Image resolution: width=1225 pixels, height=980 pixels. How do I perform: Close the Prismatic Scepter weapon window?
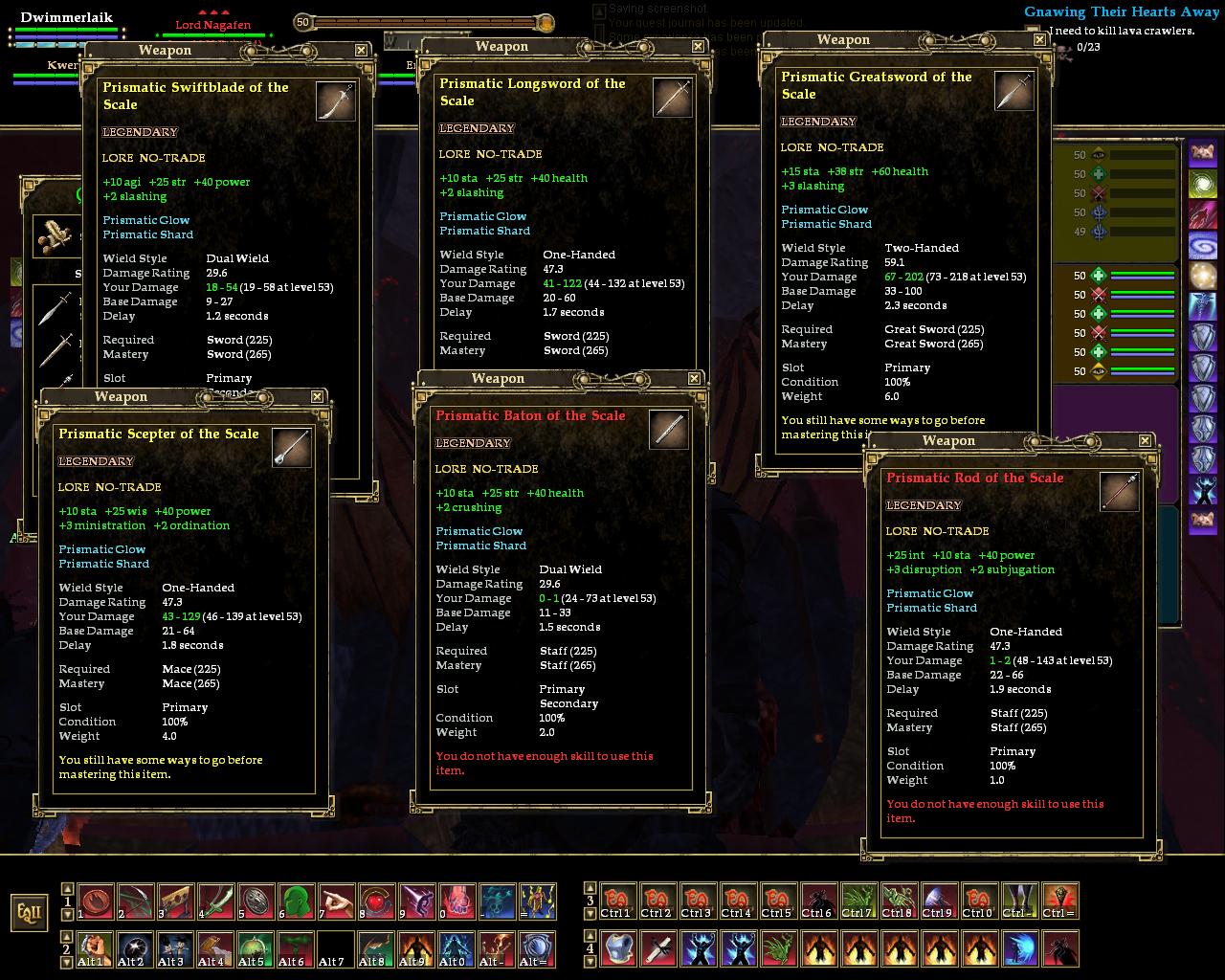coord(317,396)
